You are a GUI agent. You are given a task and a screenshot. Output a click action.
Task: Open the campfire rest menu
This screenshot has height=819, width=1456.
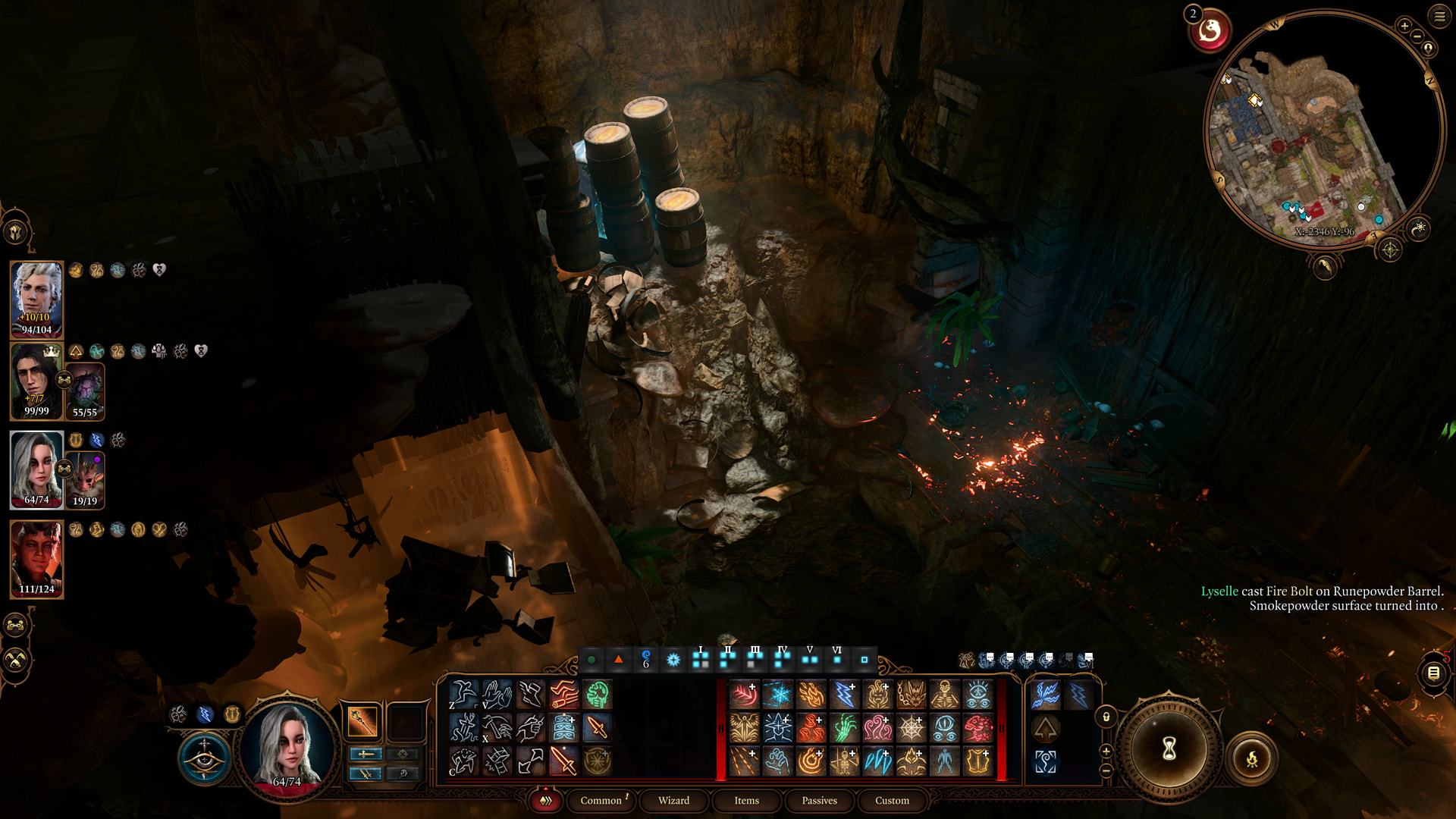1251,758
